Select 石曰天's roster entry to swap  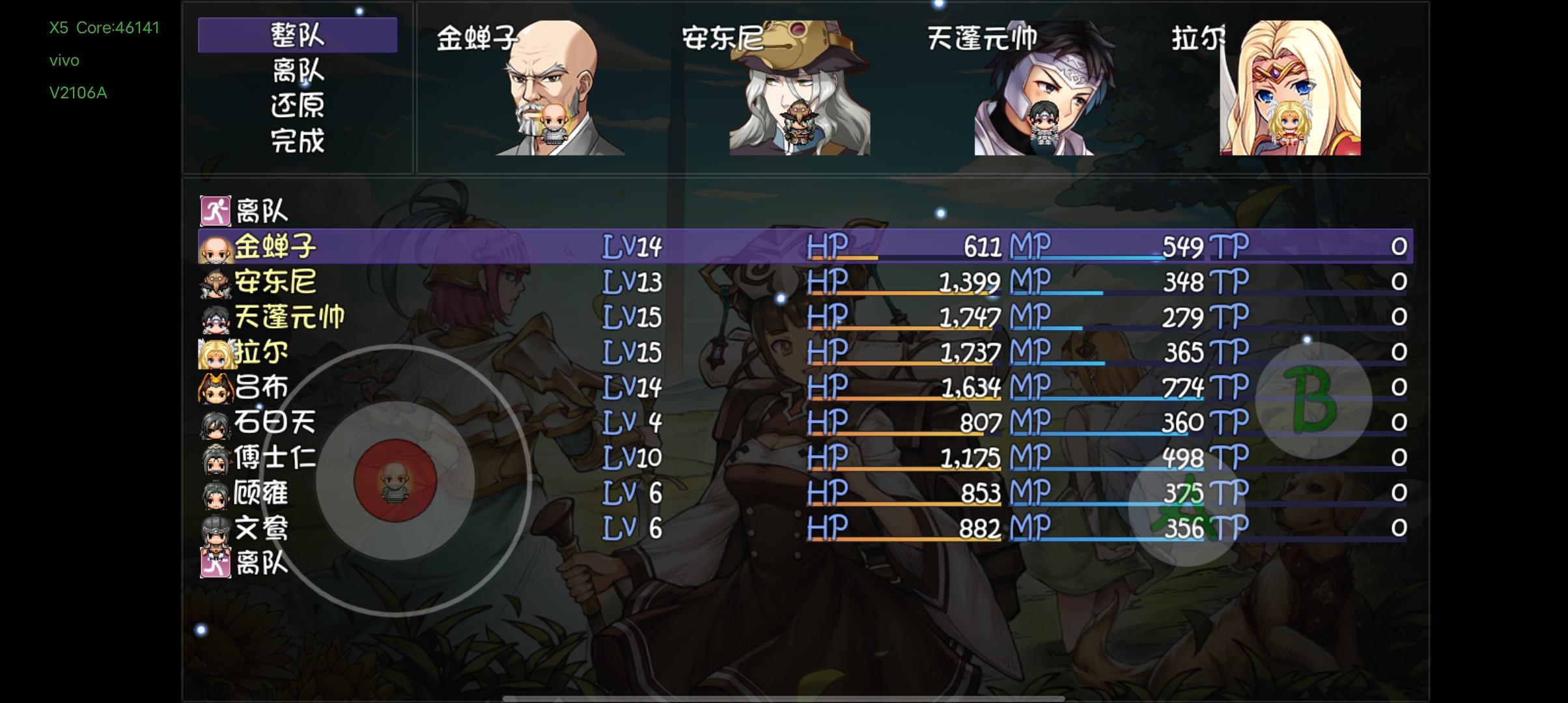point(273,423)
